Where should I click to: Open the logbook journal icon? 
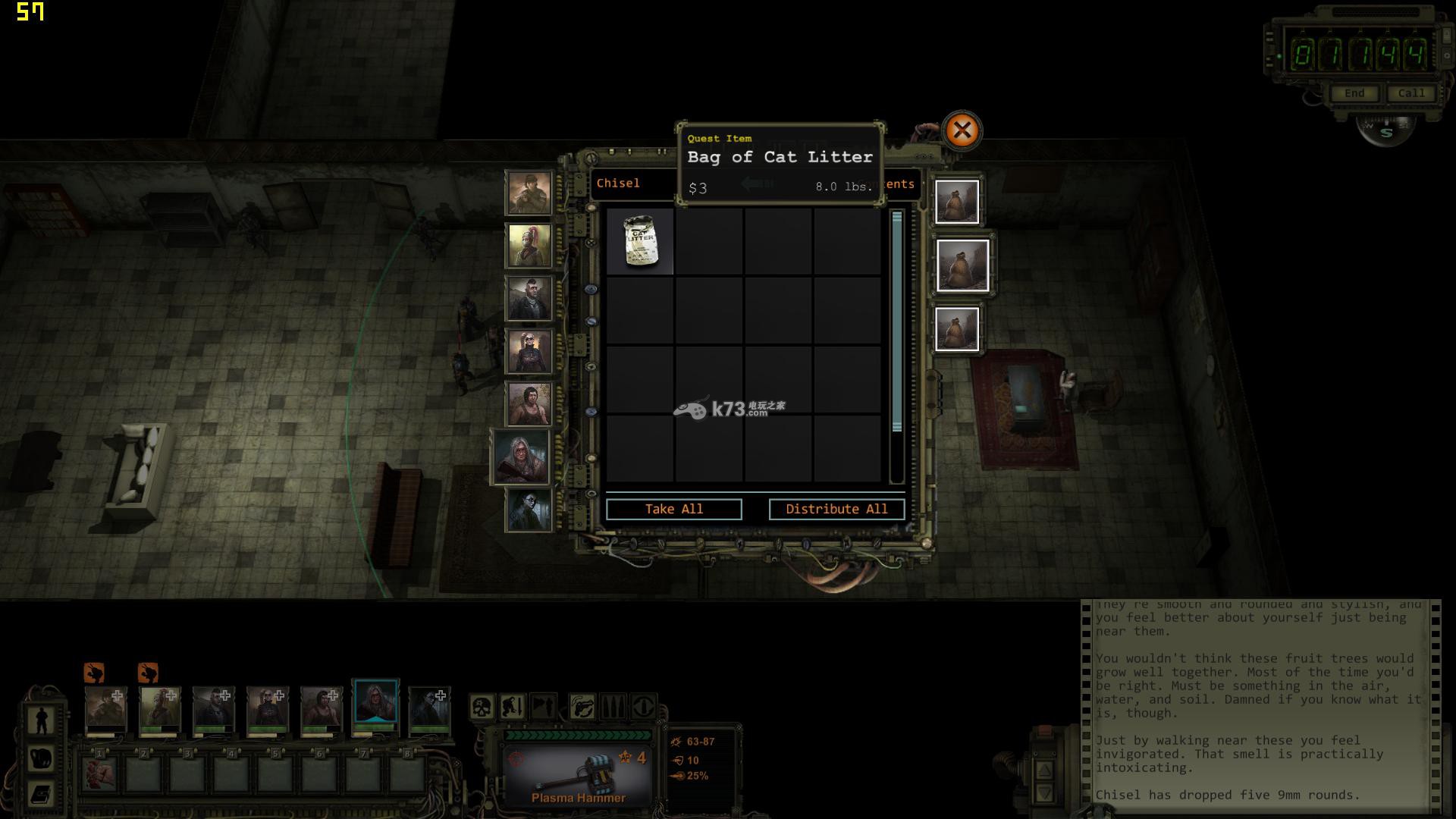[x=41, y=793]
